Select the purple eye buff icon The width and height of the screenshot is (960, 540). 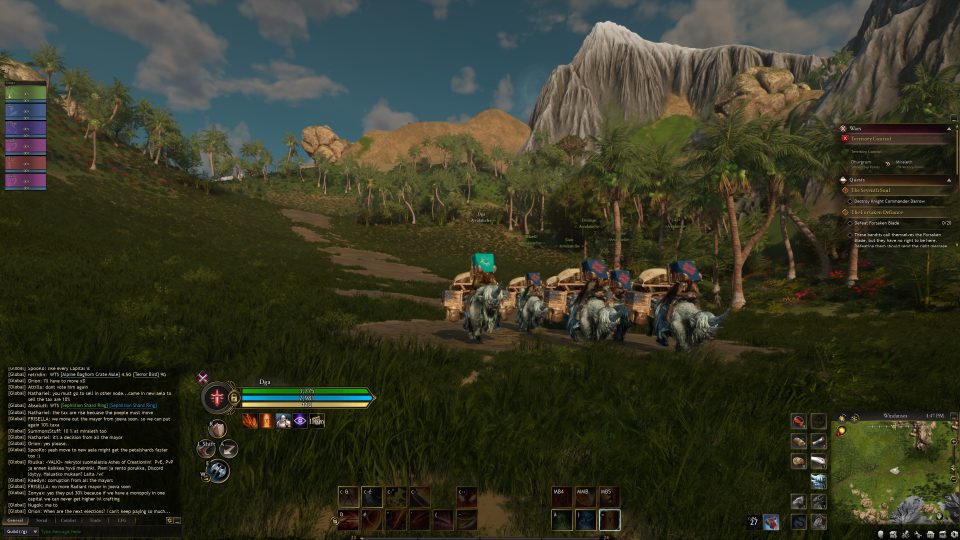coord(299,421)
